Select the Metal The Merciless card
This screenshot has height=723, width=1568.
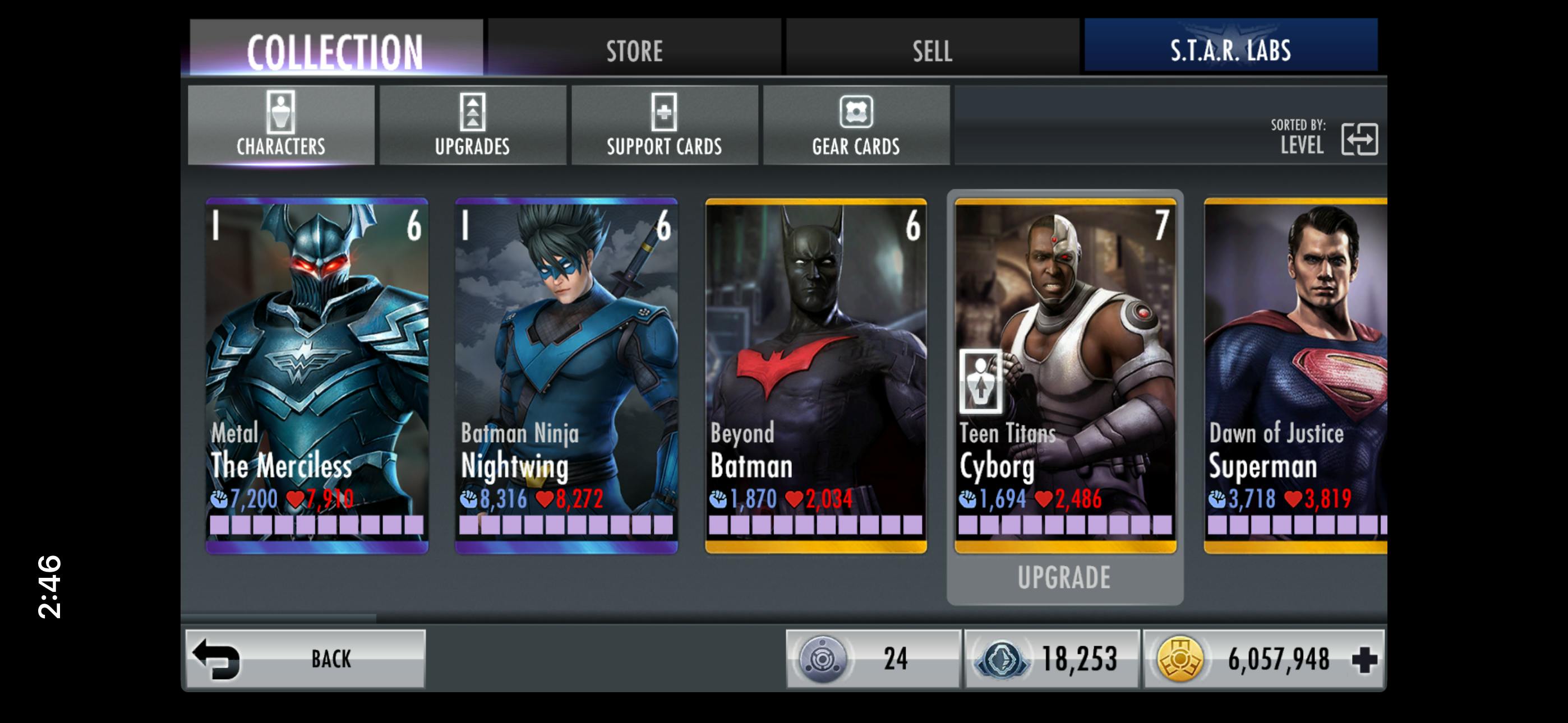tap(317, 374)
